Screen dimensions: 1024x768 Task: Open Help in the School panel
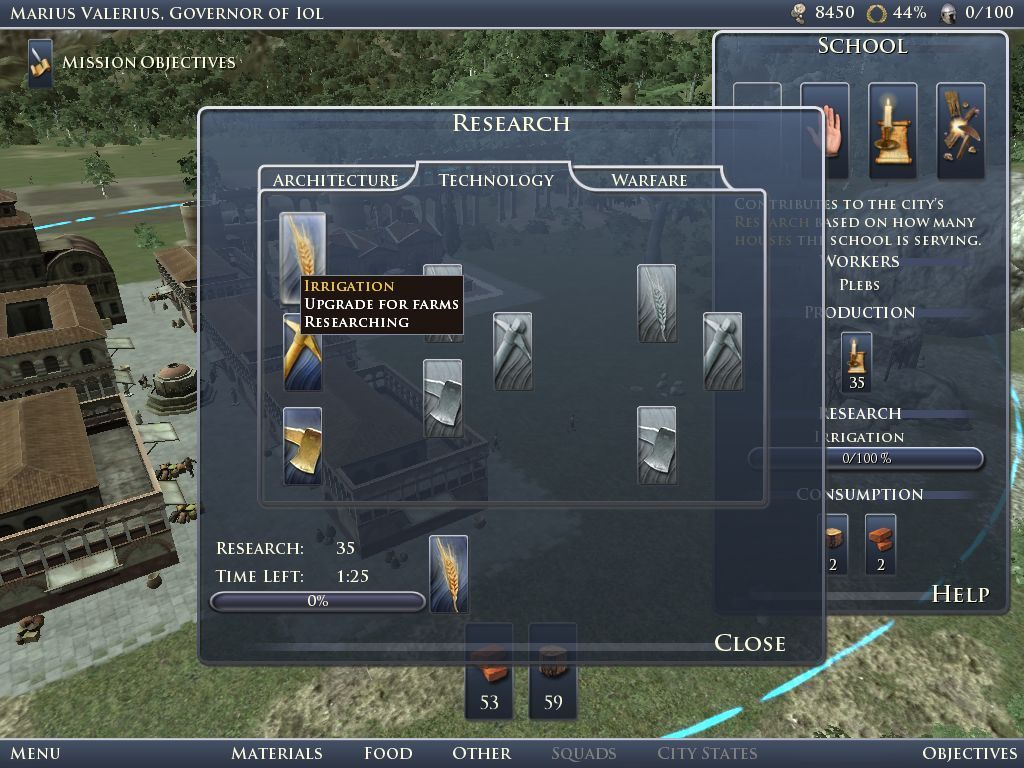click(x=960, y=594)
